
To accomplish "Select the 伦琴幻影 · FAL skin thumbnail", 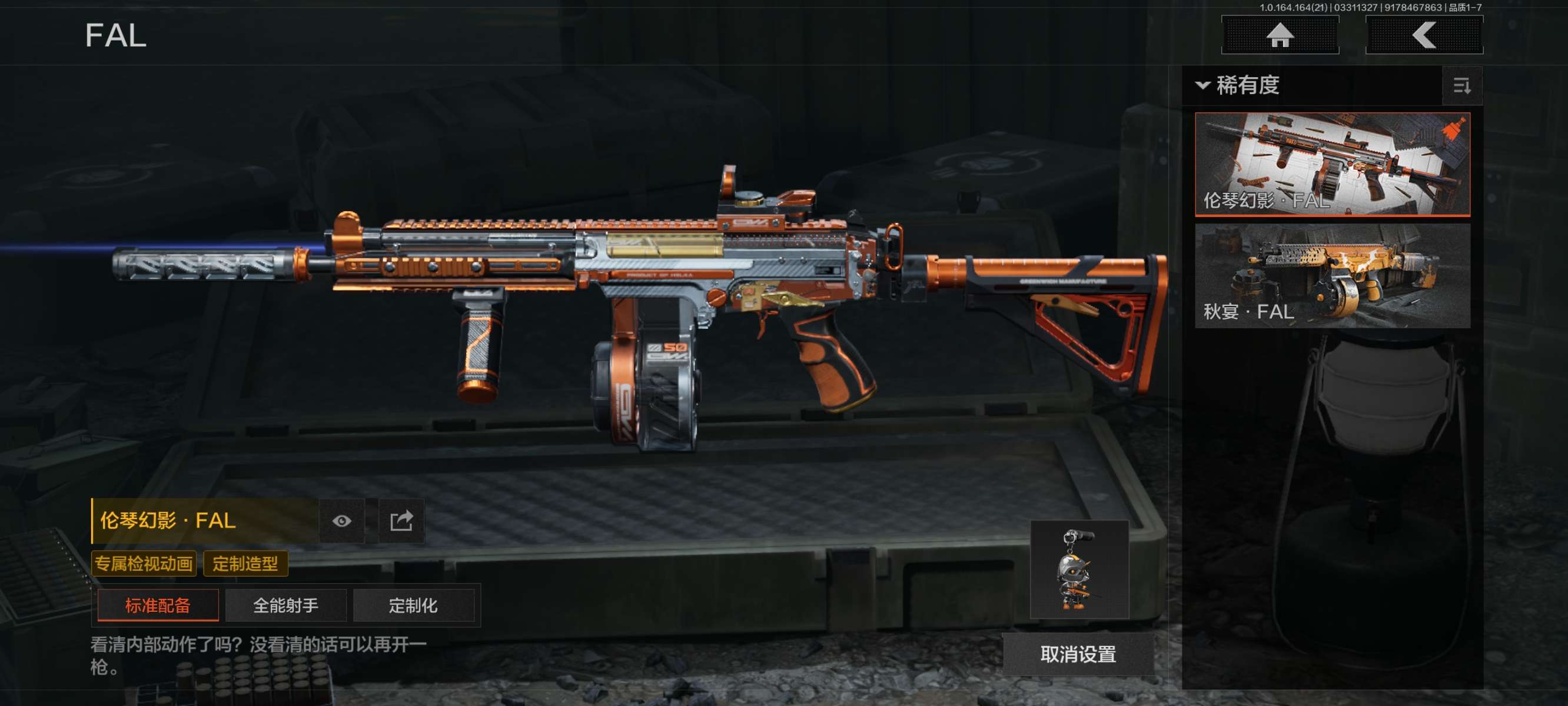I will (x=1332, y=164).
